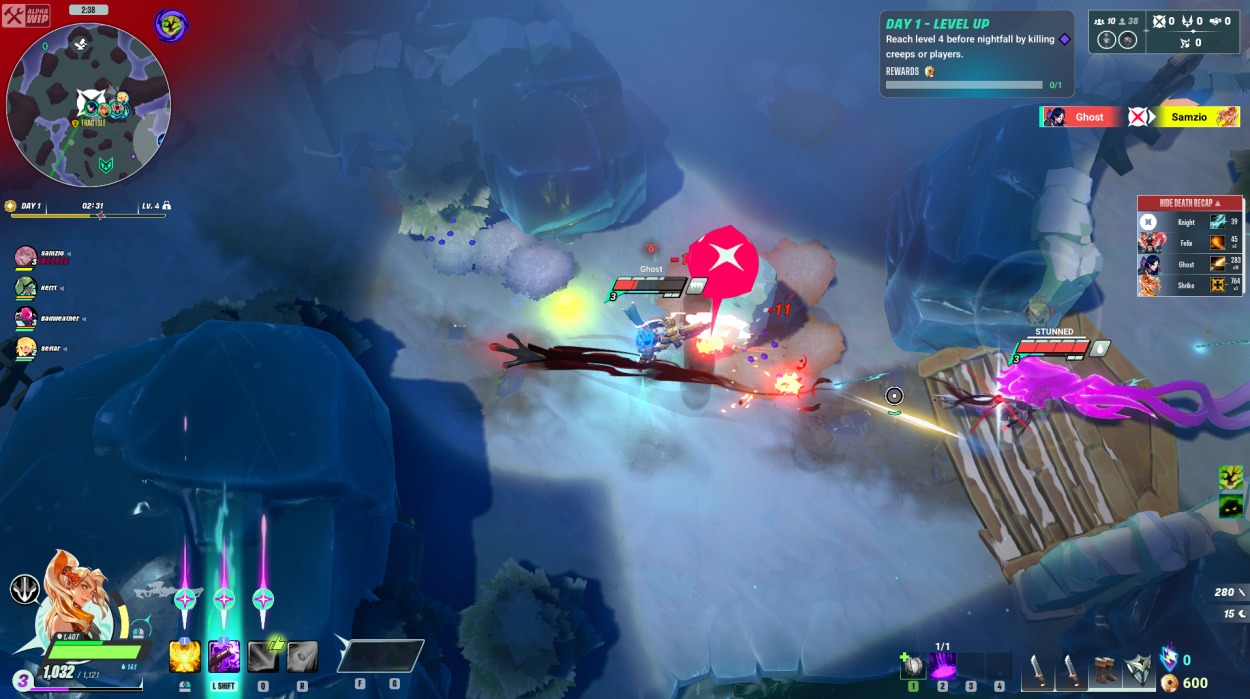Click the Ghost killed Samzio kill feed banner
The image size is (1250, 699).
point(1139,117)
